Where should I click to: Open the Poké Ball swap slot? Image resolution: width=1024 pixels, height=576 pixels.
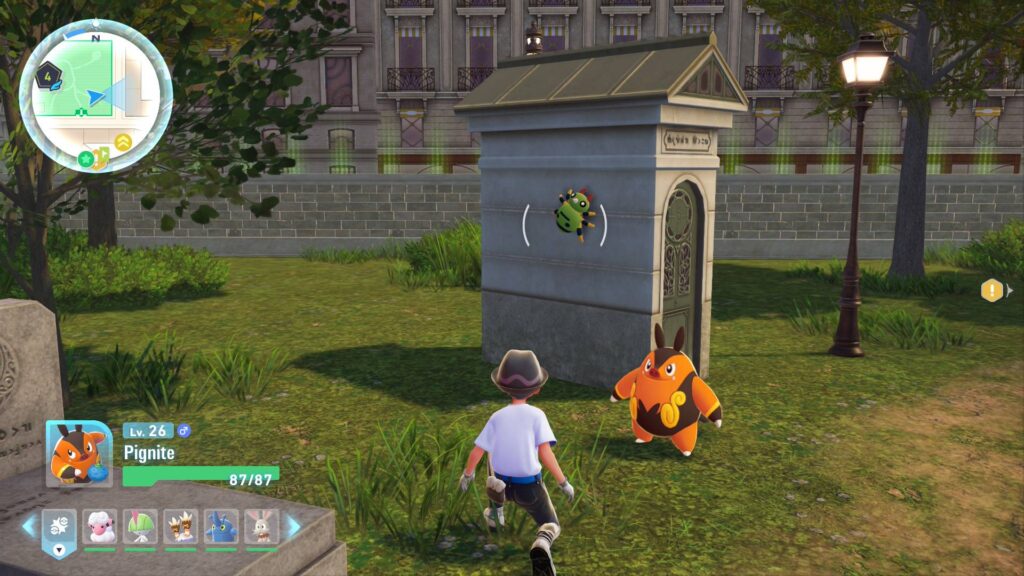59,528
